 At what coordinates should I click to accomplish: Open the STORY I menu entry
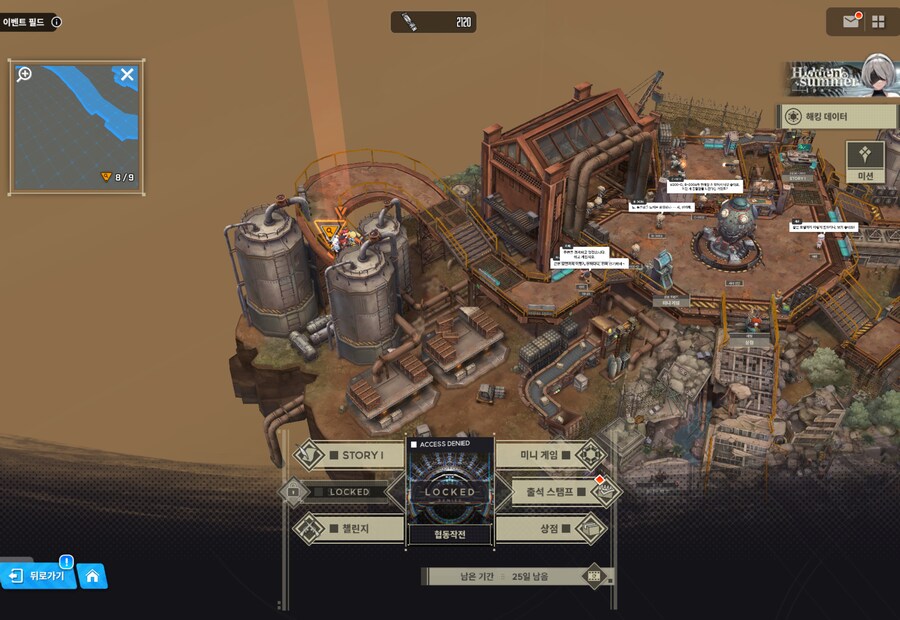click(x=352, y=455)
